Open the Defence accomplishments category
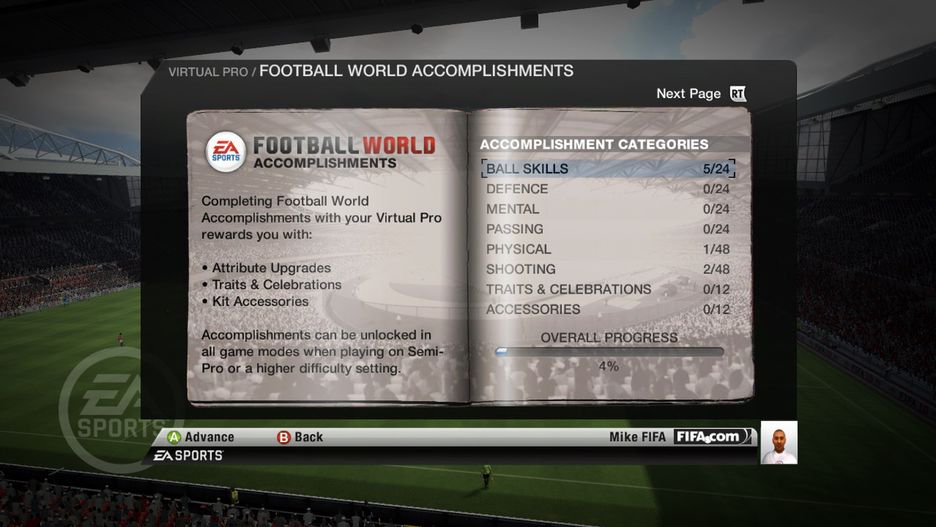Screen dimensions: 936x527 click(x=607, y=189)
